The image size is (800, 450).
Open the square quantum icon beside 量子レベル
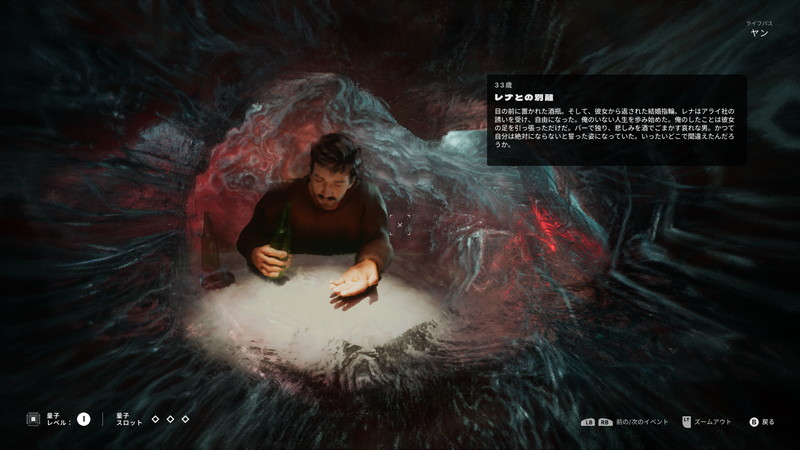(33, 419)
